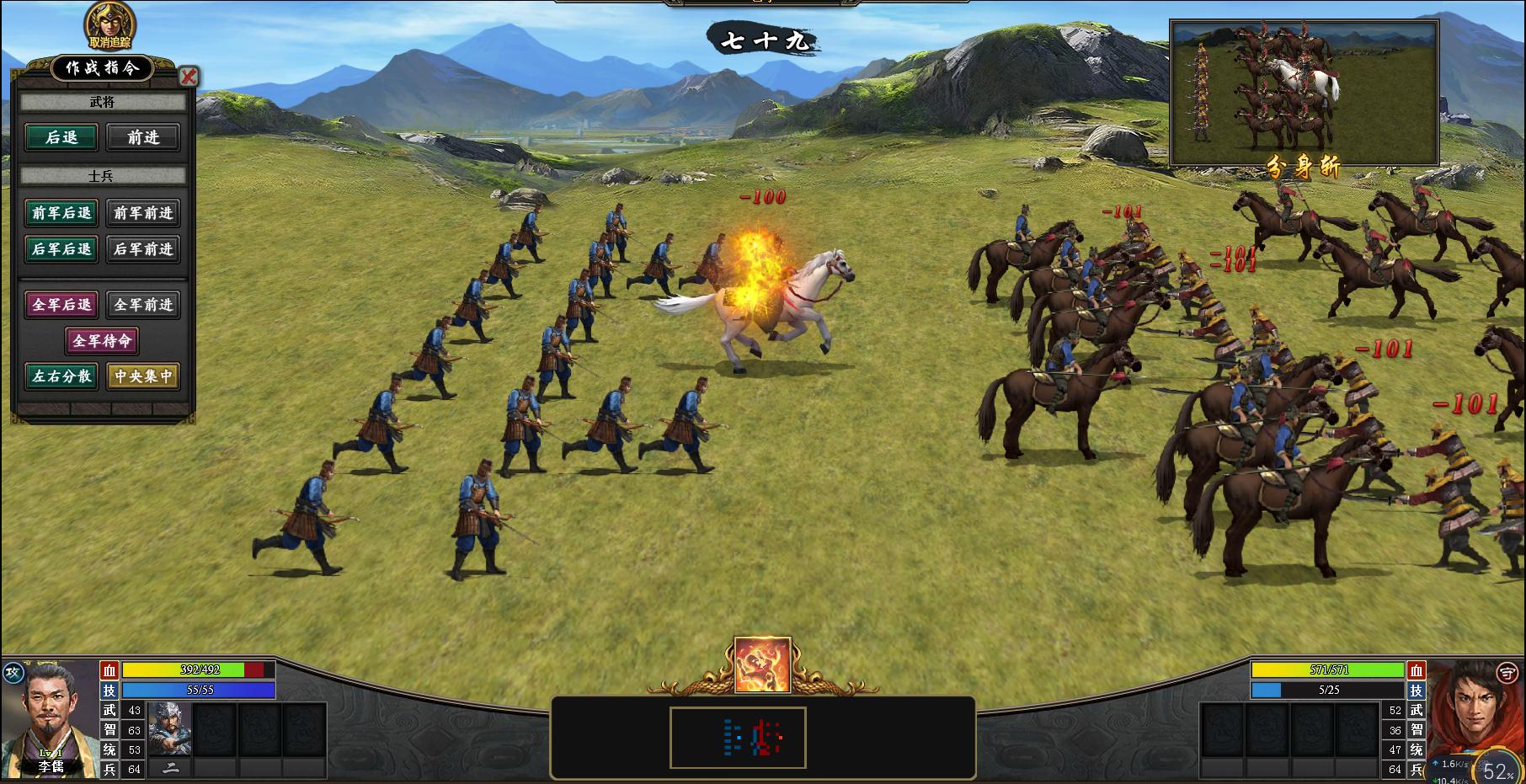Concentrate troops with 中央集中
Image resolution: width=1526 pixels, height=784 pixels.
coord(143,376)
